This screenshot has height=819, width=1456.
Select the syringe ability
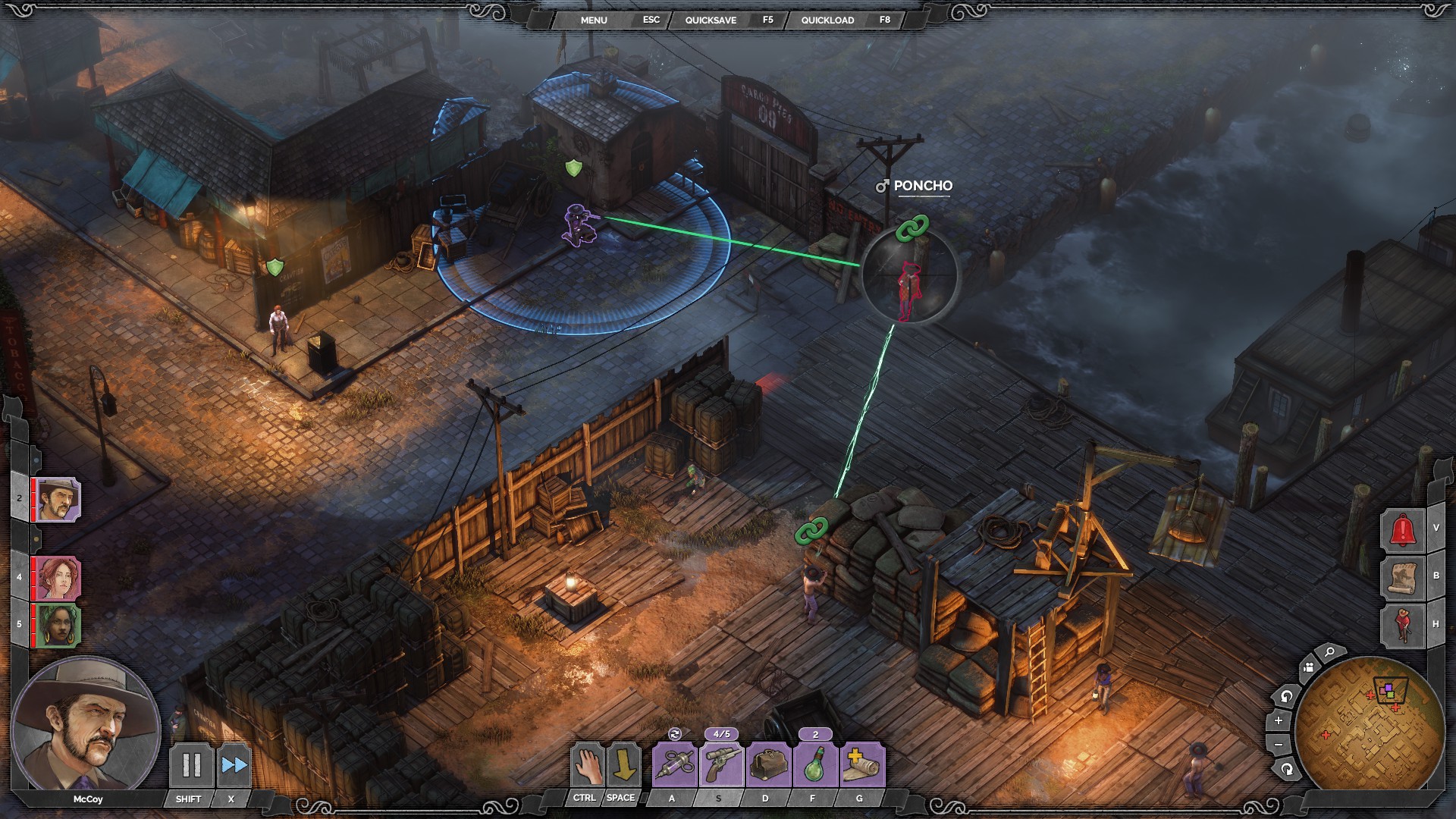tap(674, 765)
